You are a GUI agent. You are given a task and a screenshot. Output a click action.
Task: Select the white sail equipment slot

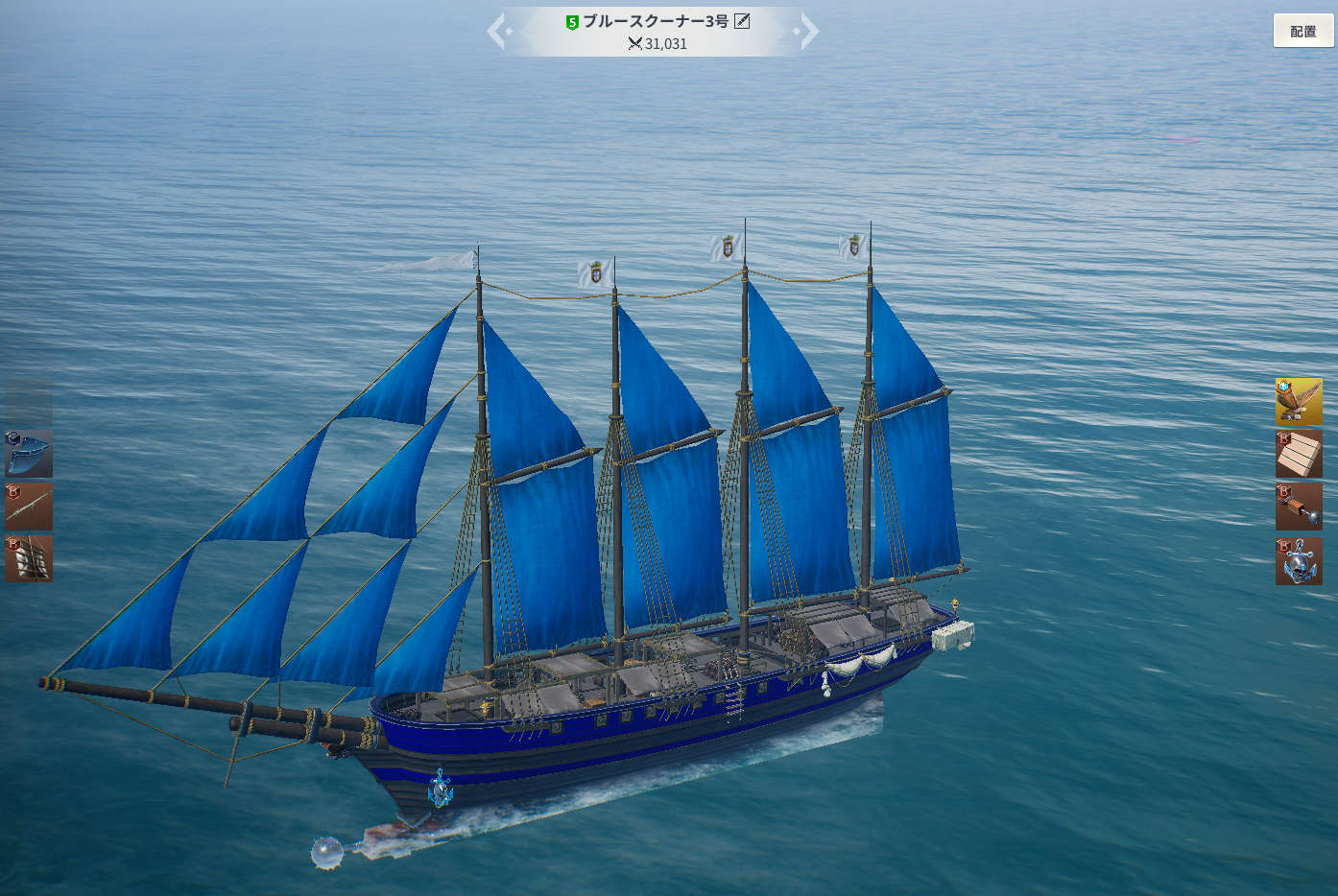(29, 558)
